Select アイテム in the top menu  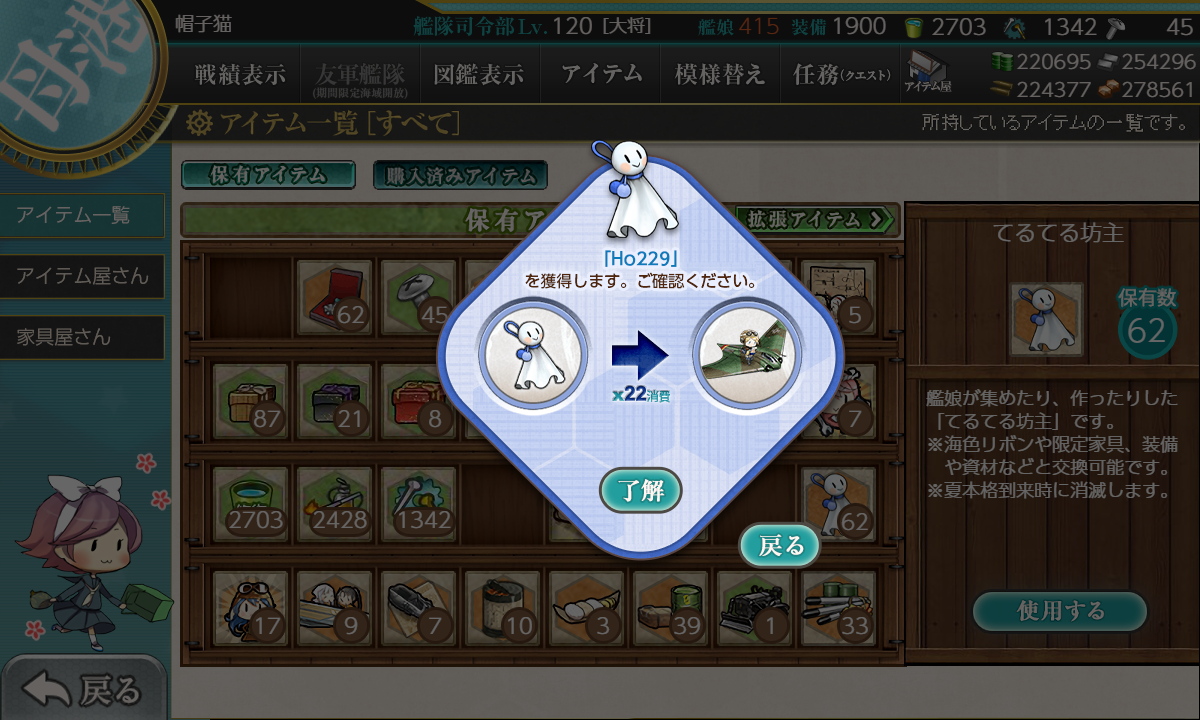(601, 74)
